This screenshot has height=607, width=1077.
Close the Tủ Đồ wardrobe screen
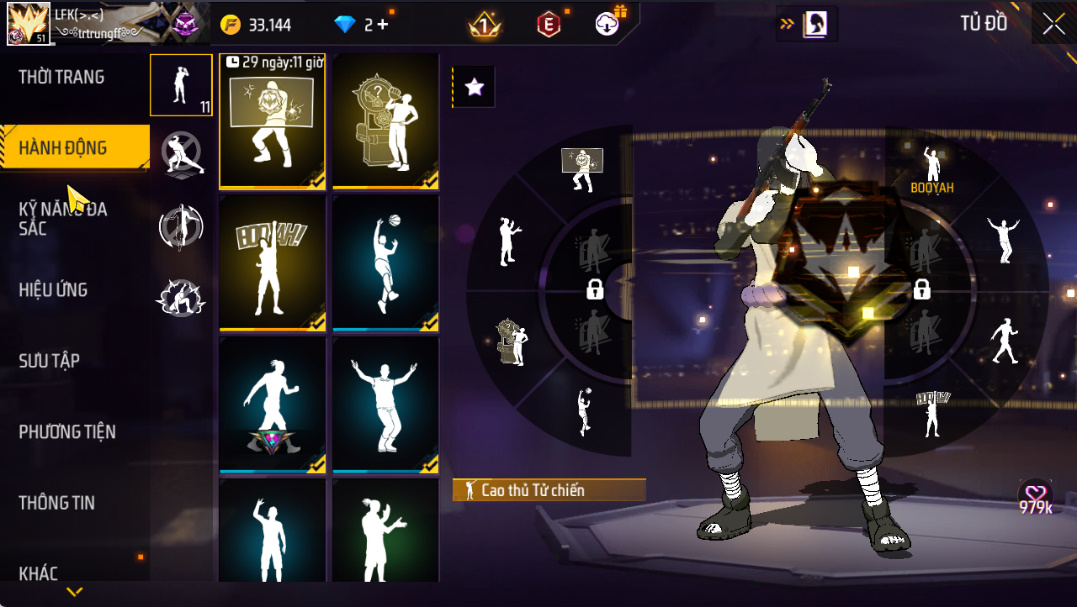[1054, 24]
